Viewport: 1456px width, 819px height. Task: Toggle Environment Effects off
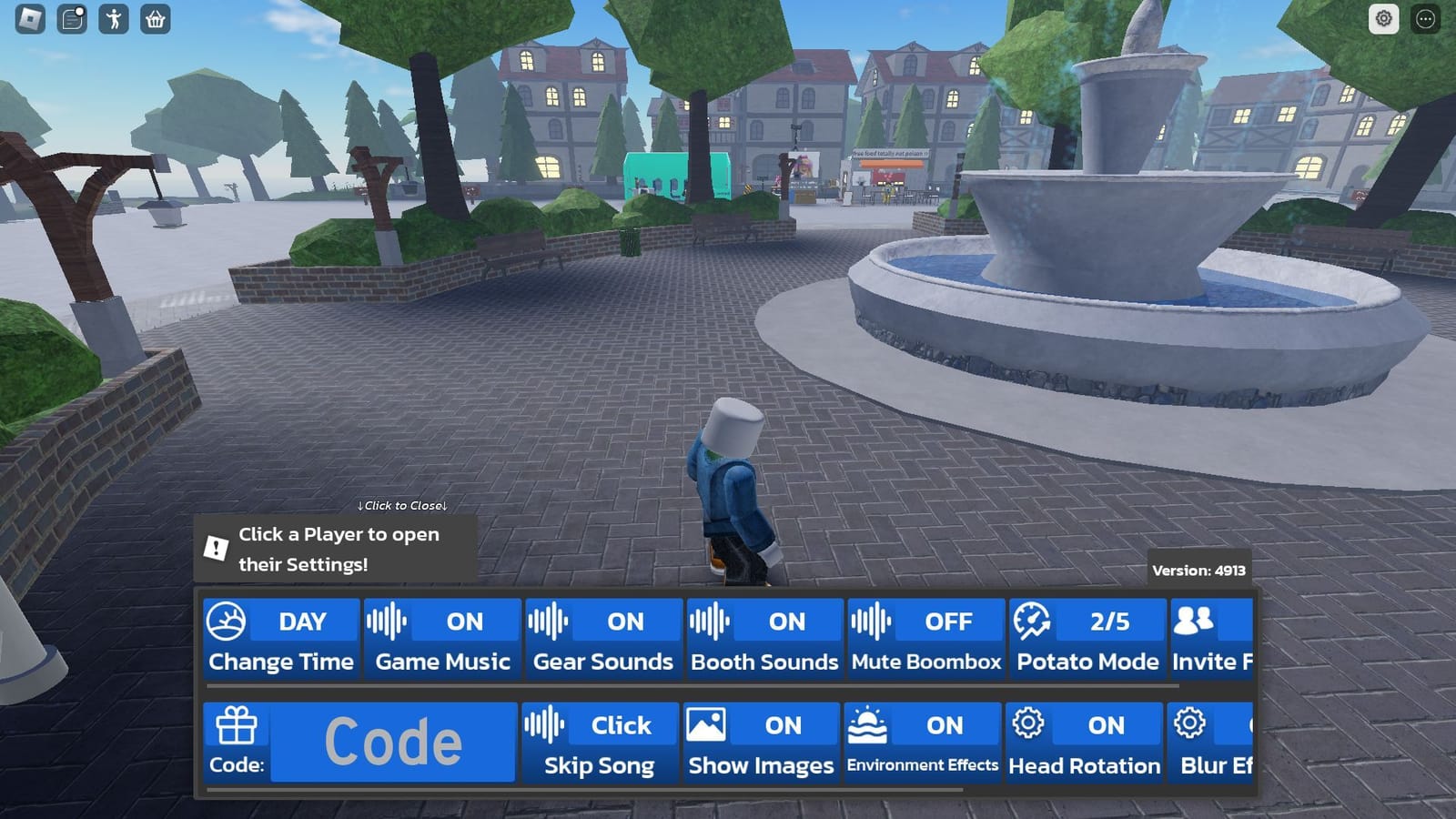pyautogui.click(x=922, y=743)
